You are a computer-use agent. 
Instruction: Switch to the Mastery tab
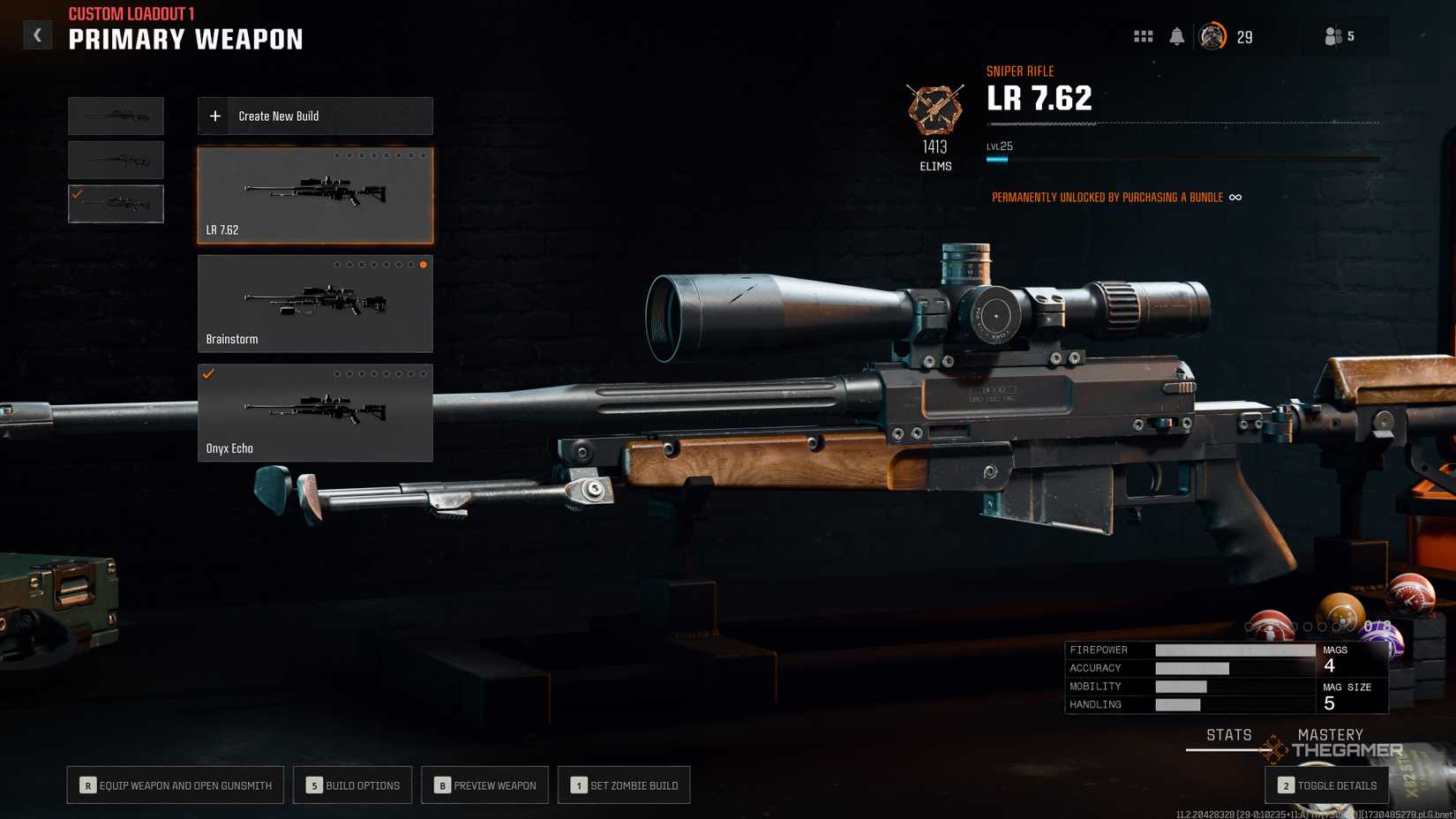tap(1332, 734)
